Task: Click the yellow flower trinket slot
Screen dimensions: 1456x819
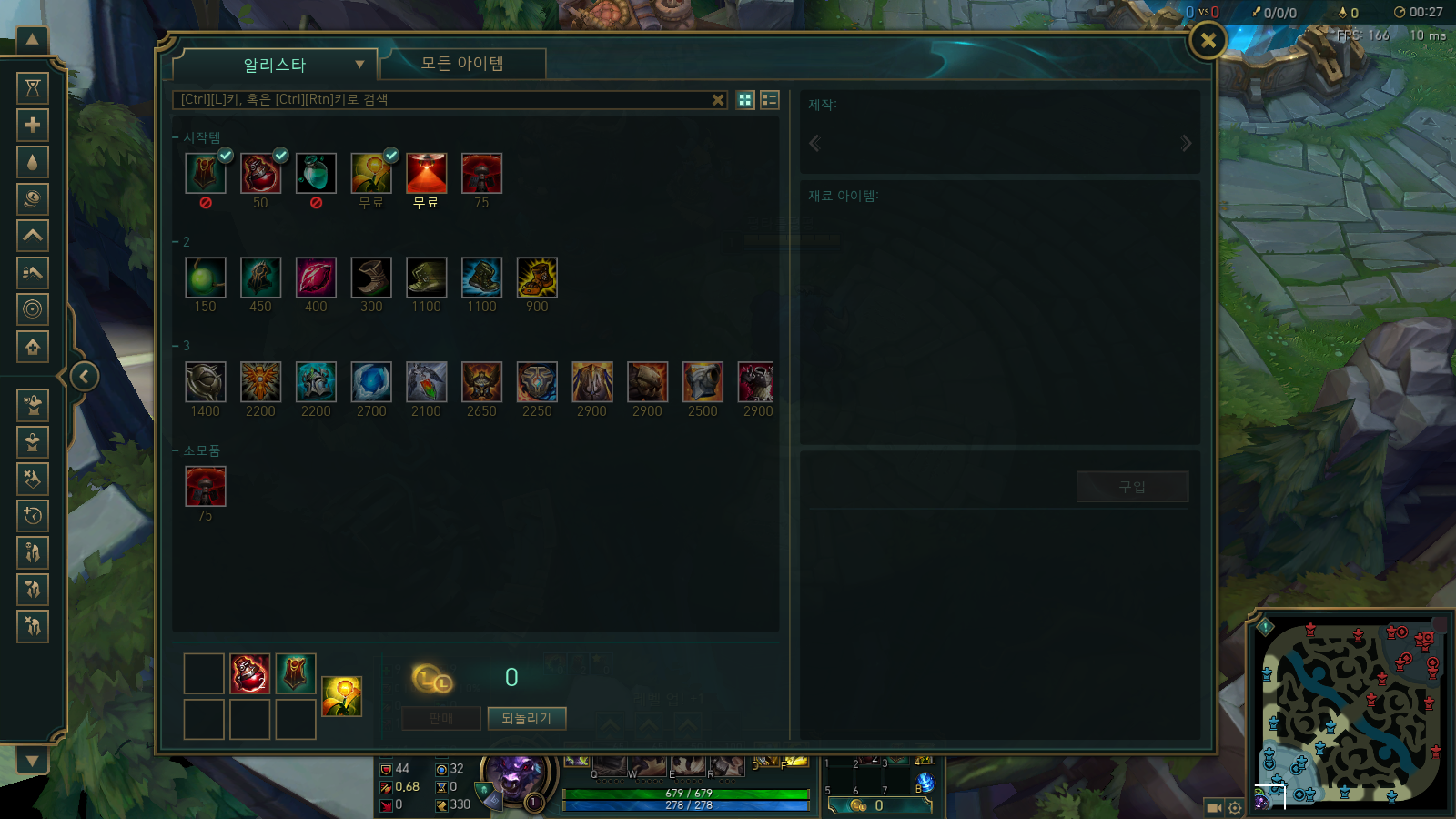Action: point(342,696)
